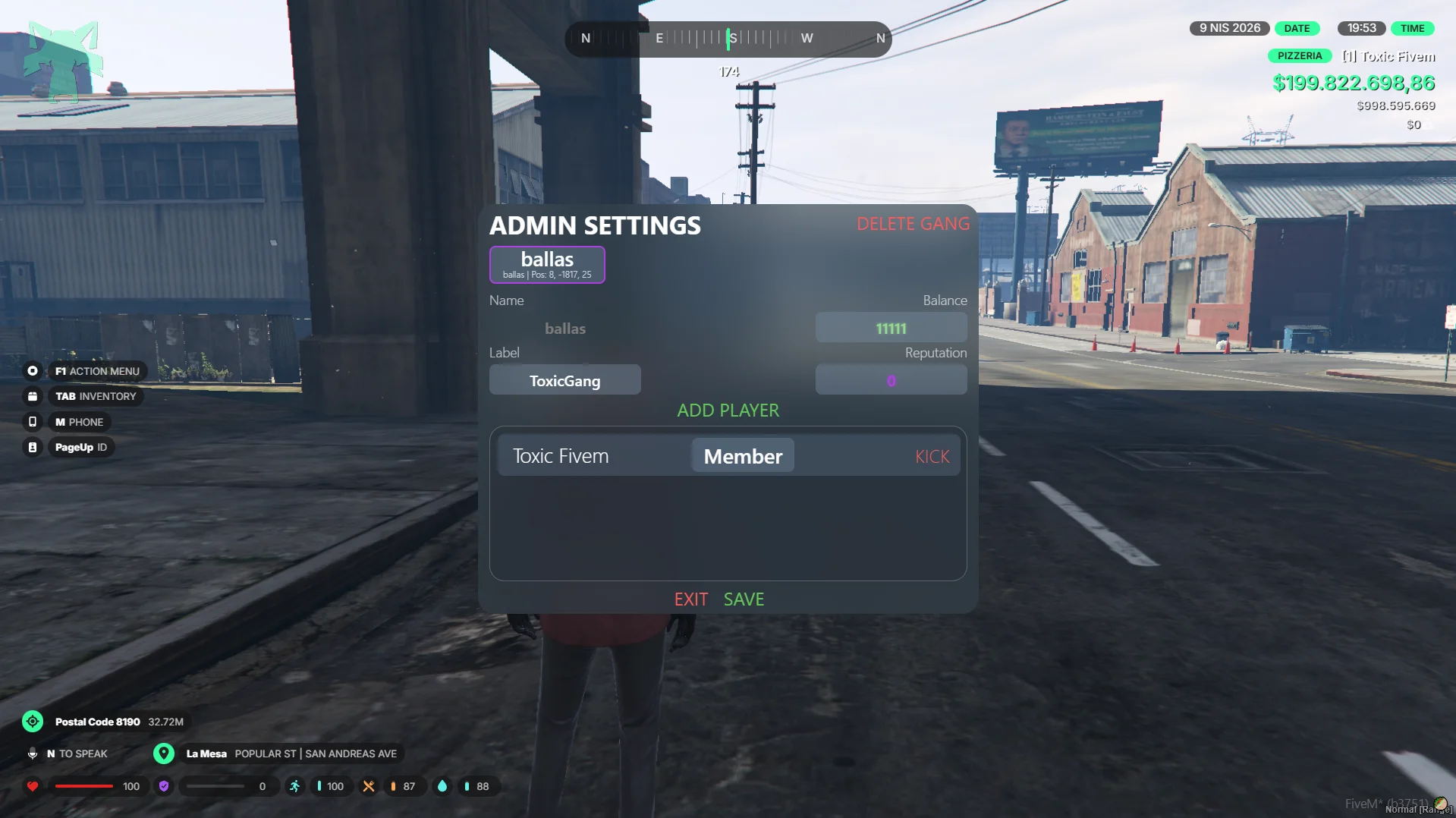Viewport: 1456px width, 818px height.
Task: Exit the admin settings panel
Action: pyautogui.click(x=690, y=599)
